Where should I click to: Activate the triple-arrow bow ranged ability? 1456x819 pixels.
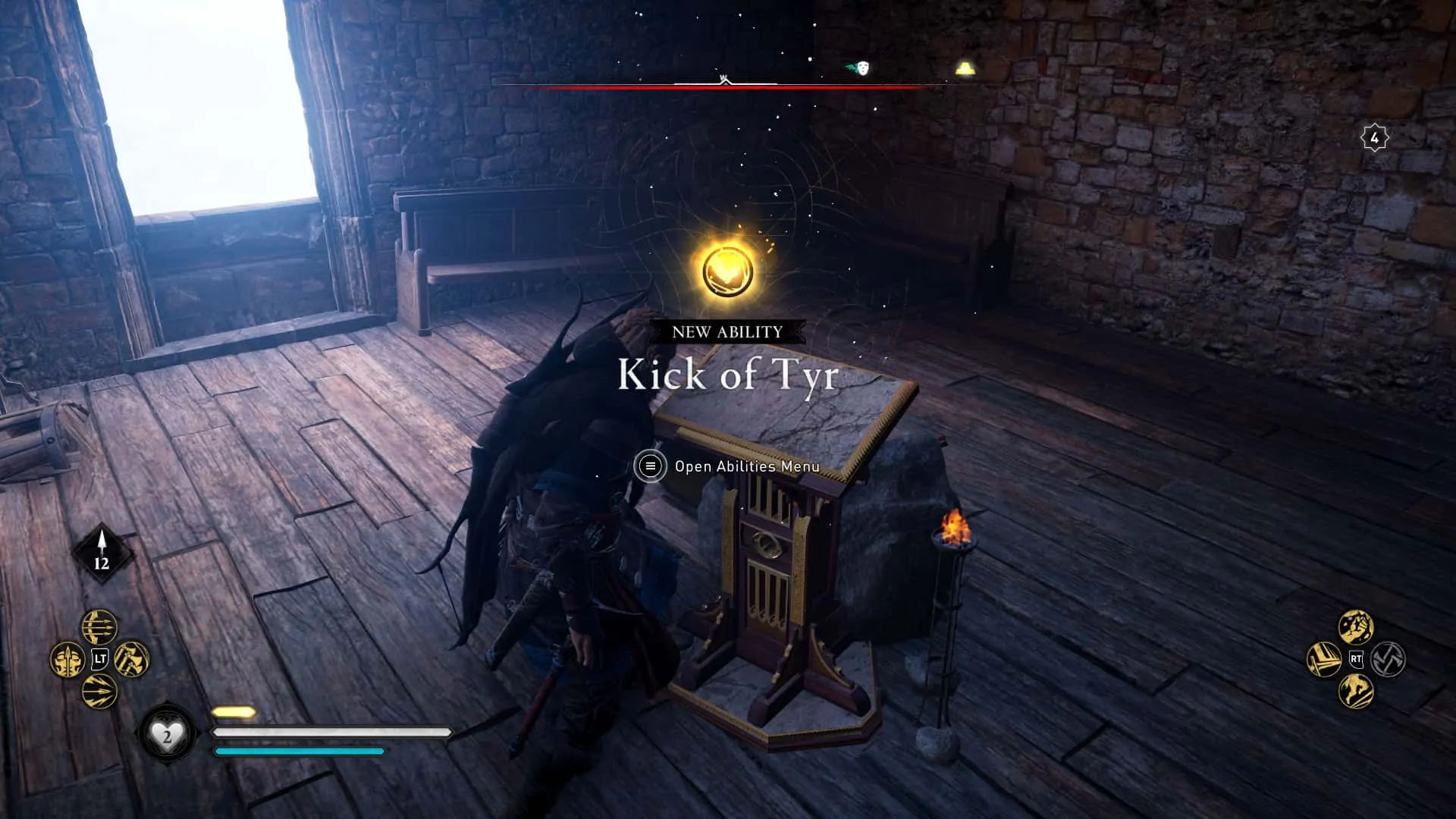click(99, 627)
